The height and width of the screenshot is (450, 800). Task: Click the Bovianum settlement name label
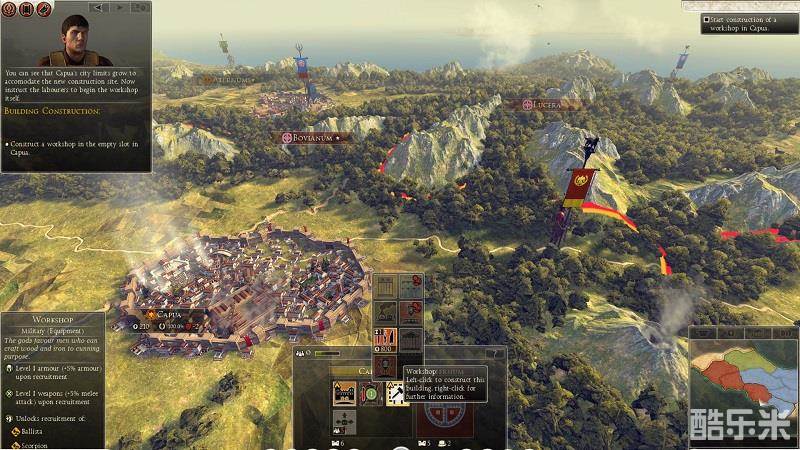pos(310,137)
